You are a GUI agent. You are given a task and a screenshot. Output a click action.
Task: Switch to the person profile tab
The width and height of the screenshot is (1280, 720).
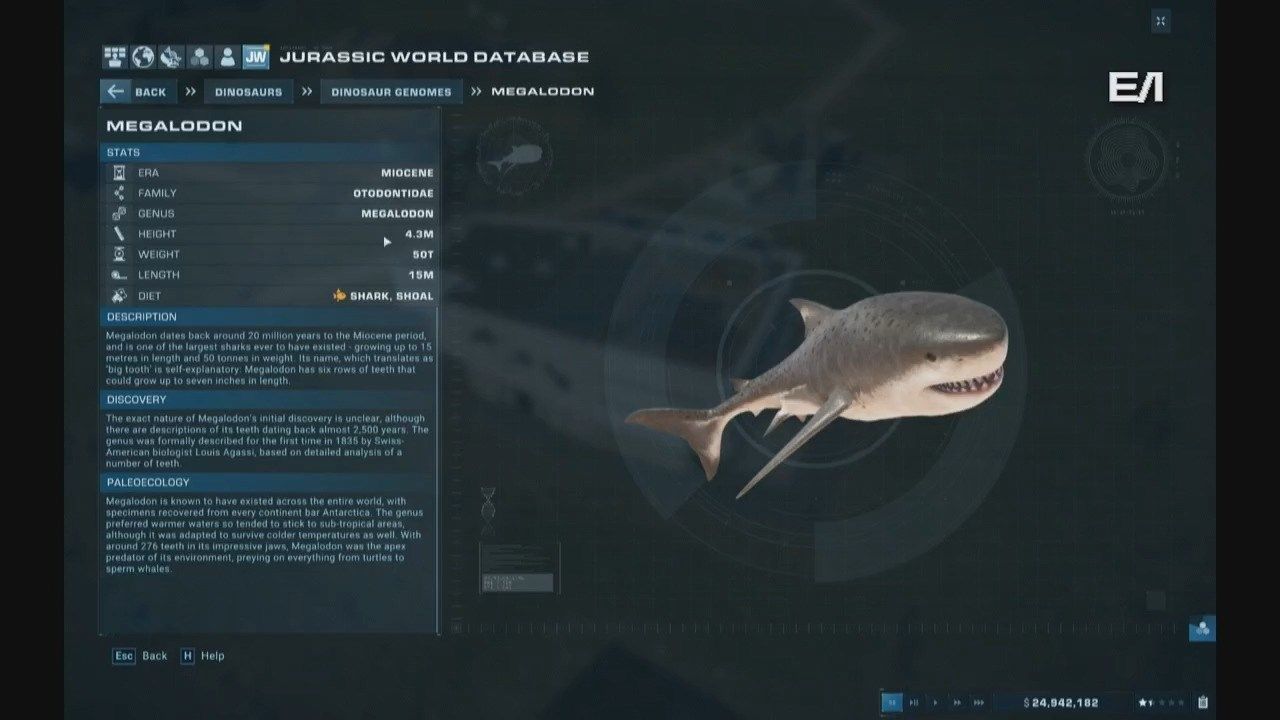pos(228,57)
